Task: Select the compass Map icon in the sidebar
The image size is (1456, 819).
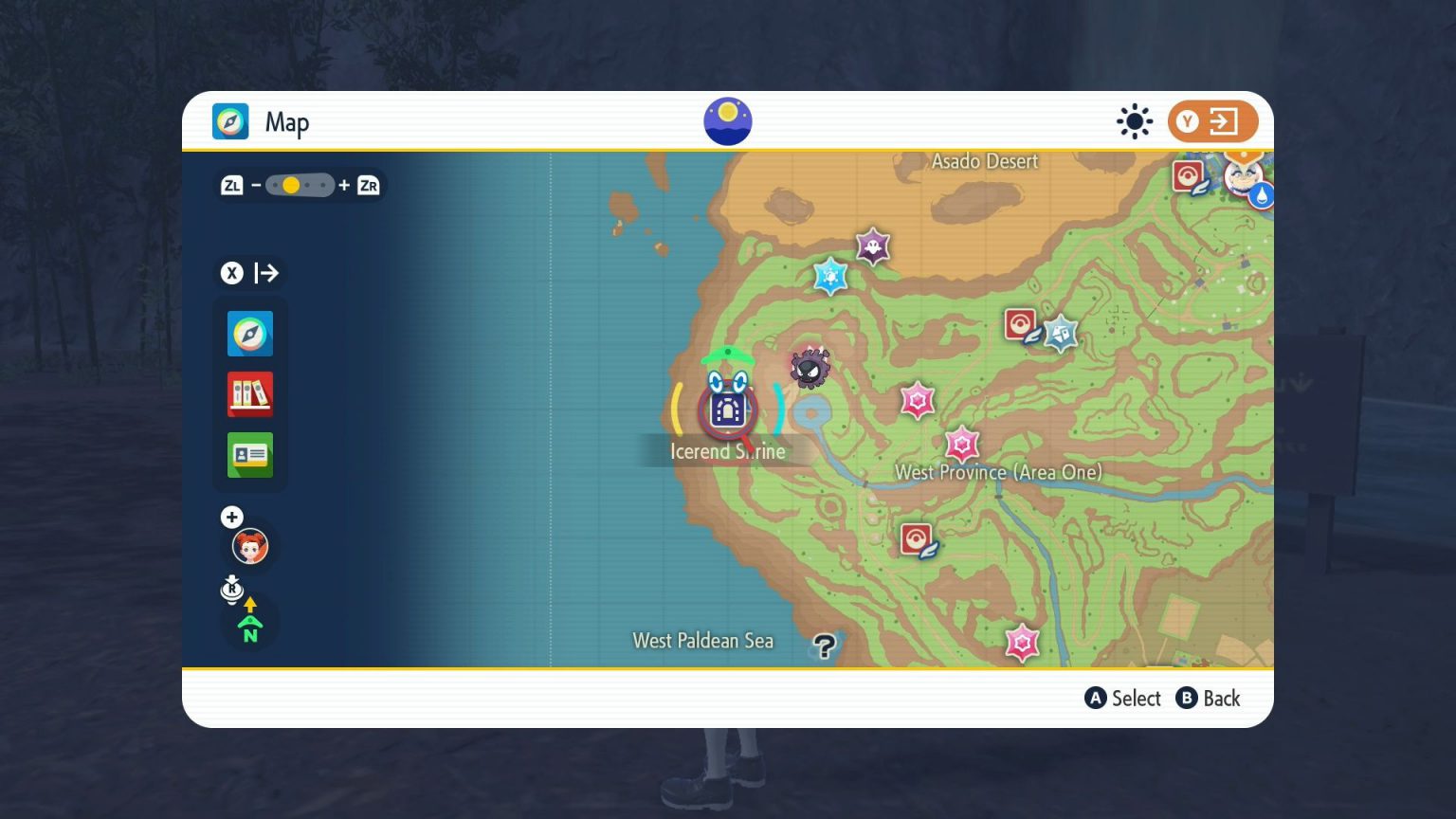Action: click(x=249, y=333)
